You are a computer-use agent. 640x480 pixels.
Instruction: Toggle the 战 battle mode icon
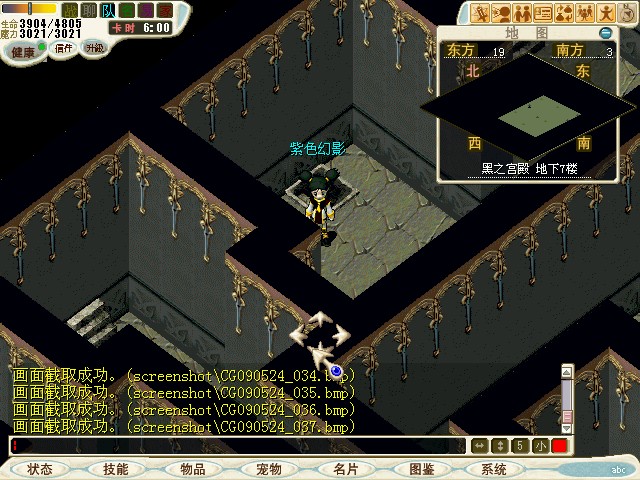71,9
